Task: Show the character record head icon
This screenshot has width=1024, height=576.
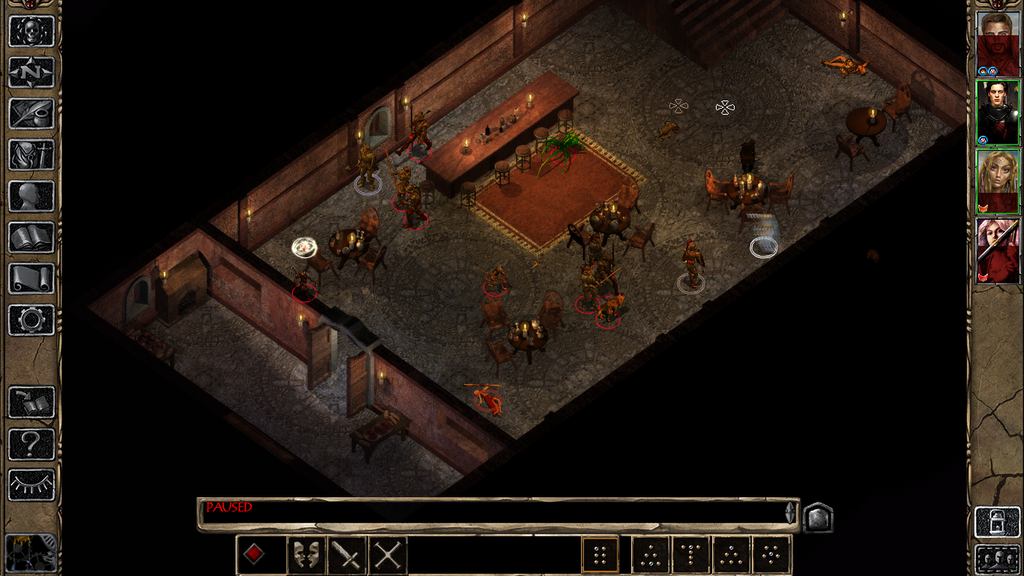Action: pyautogui.click(x=31, y=195)
